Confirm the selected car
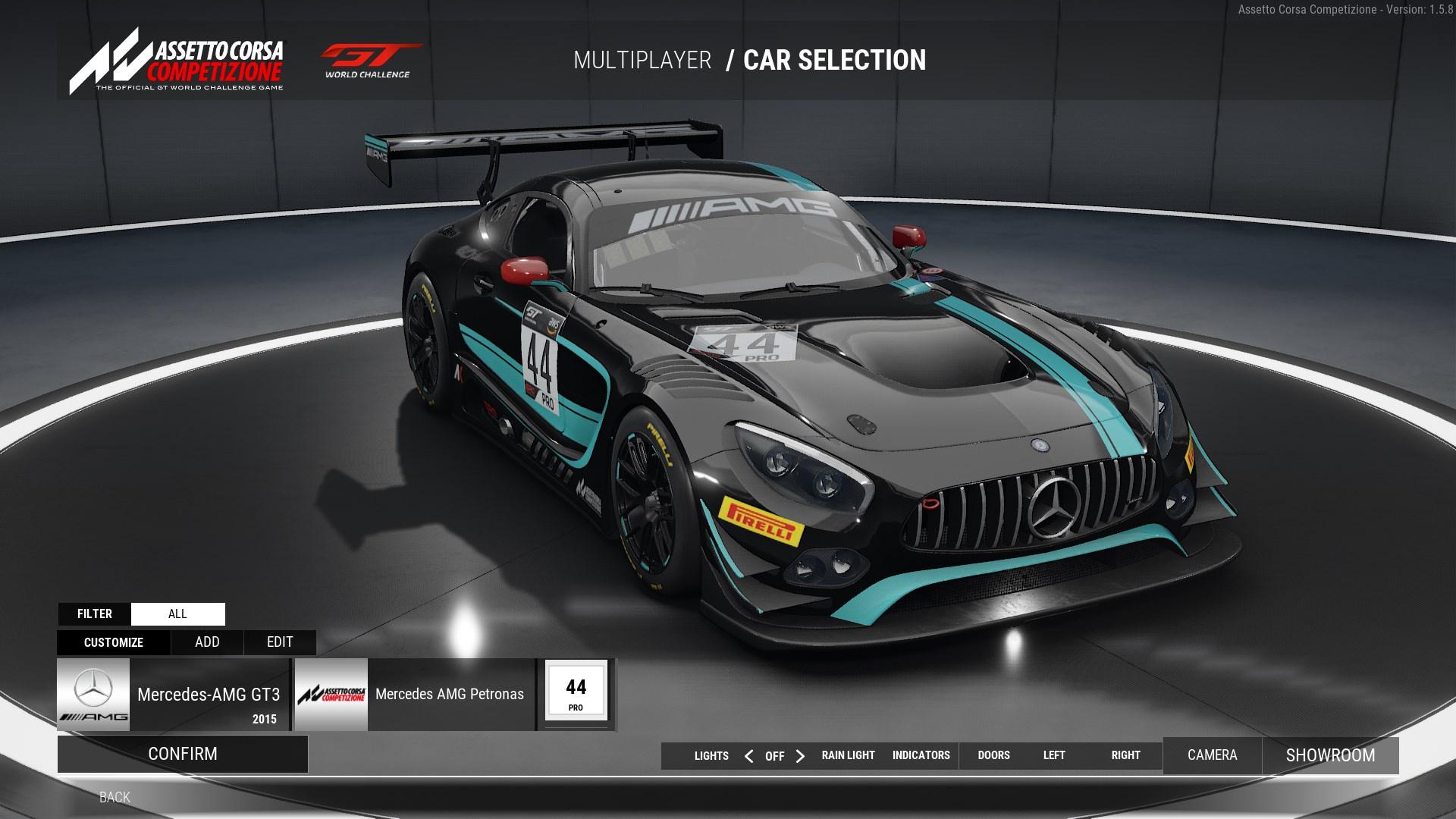1456x819 pixels. pyautogui.click(x=183, y=754)
